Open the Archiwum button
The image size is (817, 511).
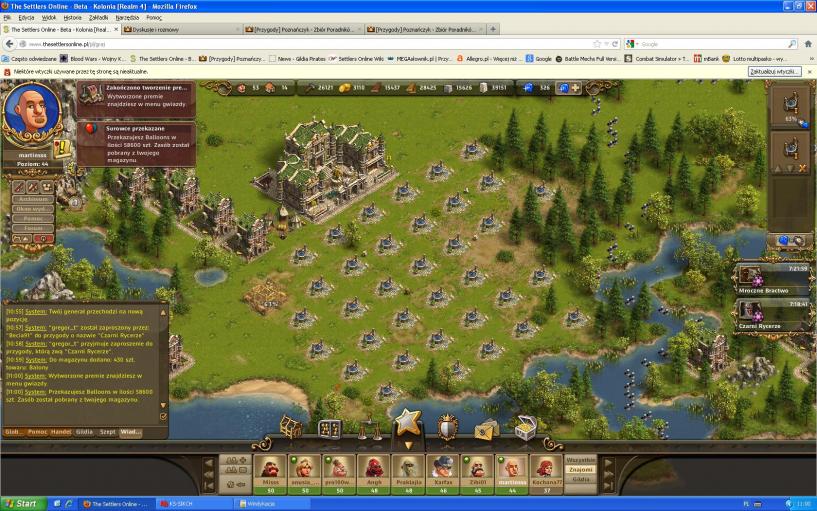(33, 199)
